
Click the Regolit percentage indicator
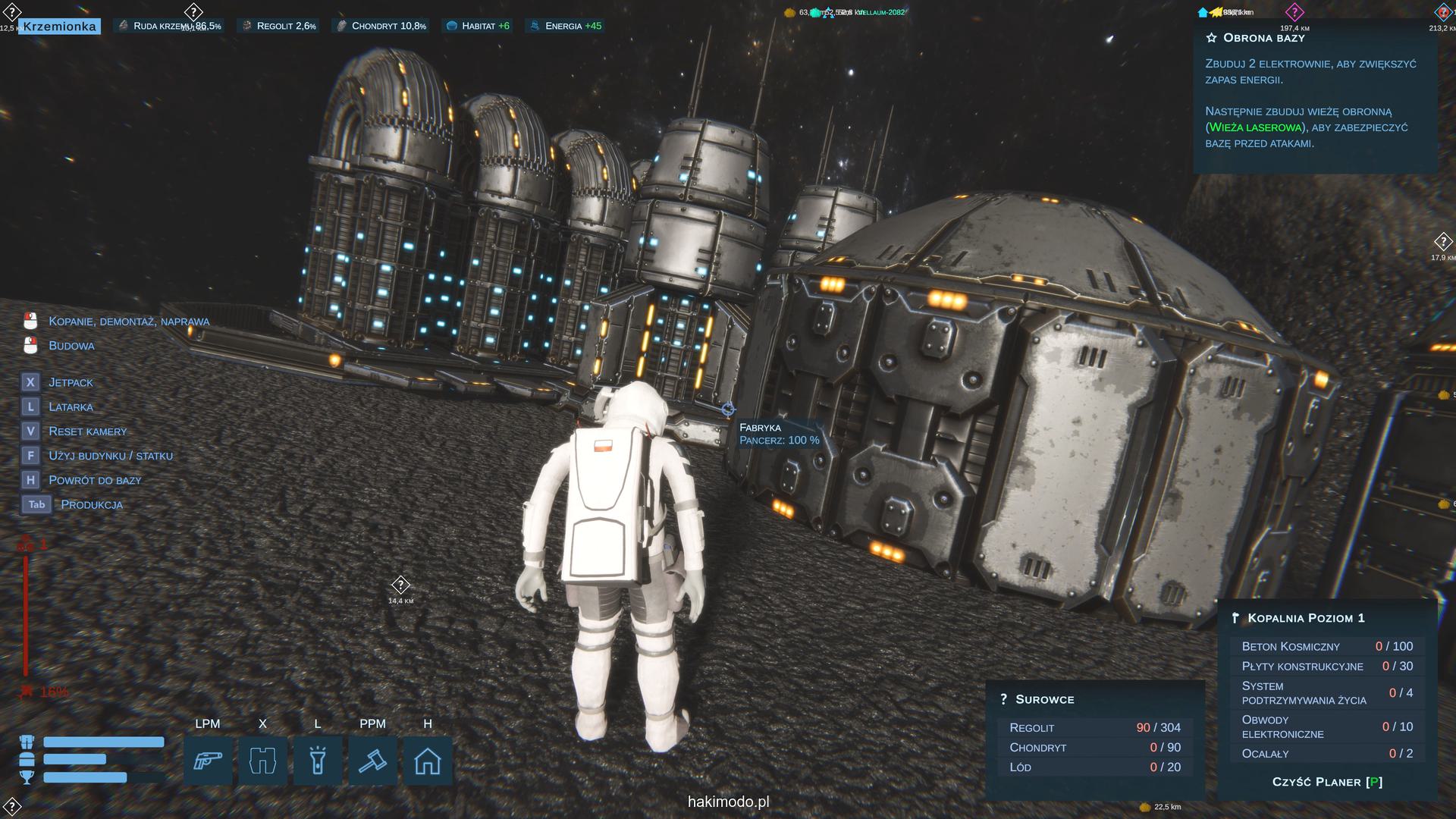pyautogui.click(x=278, y=26)
